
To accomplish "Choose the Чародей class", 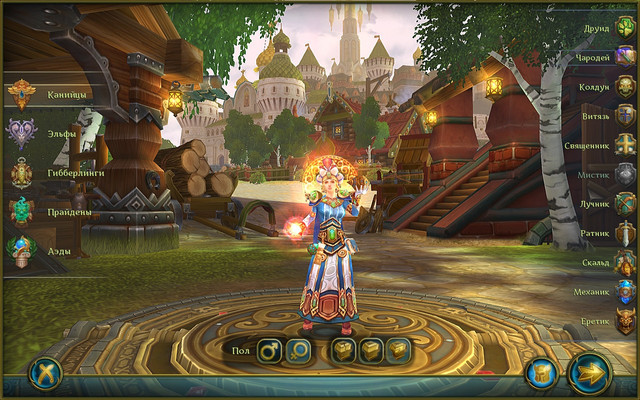I will 625,58.
